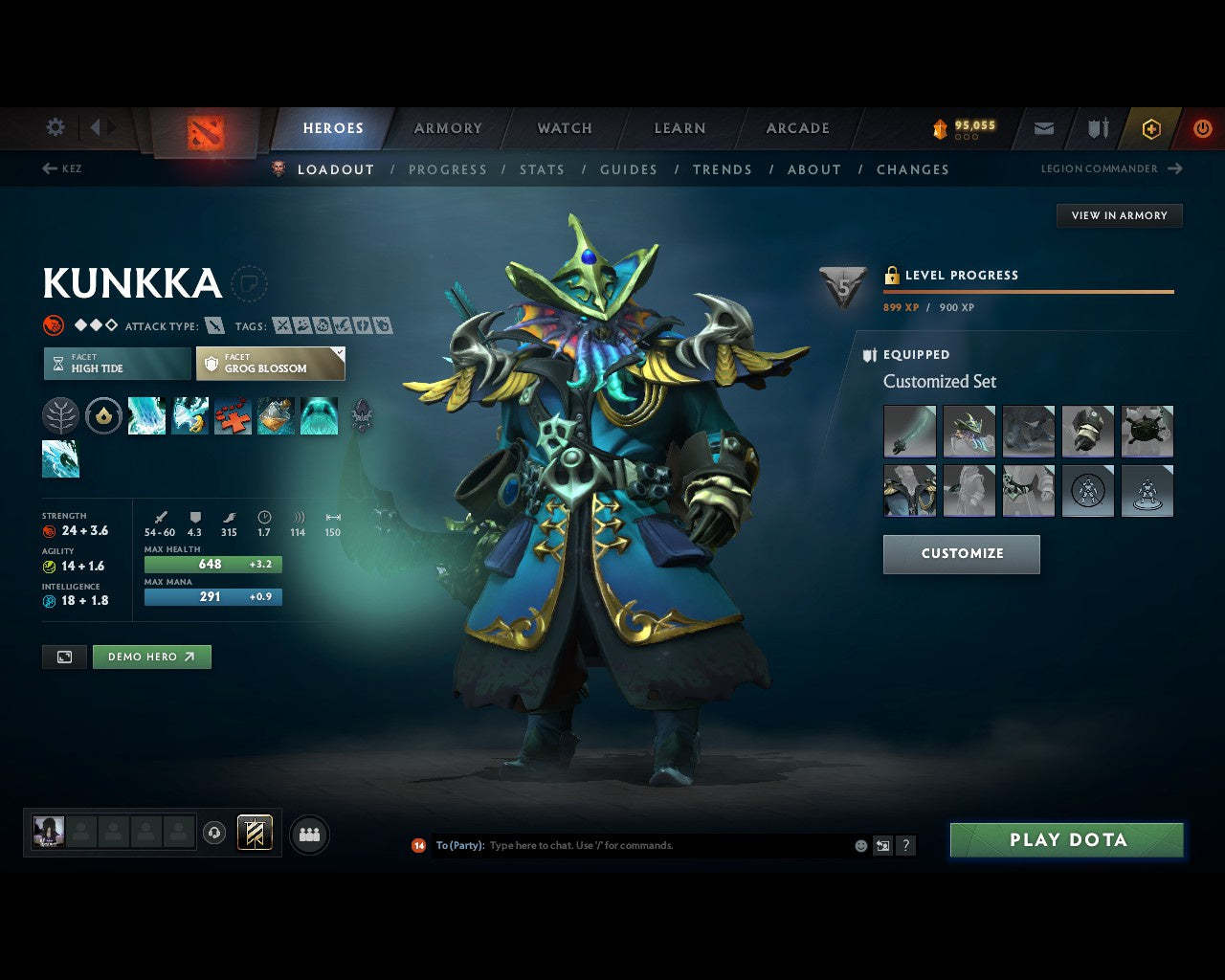The width and height of the screenshot is (1225, 980).
Task: Open the X Marks the Spot ability icon
Action: point(233,415)
